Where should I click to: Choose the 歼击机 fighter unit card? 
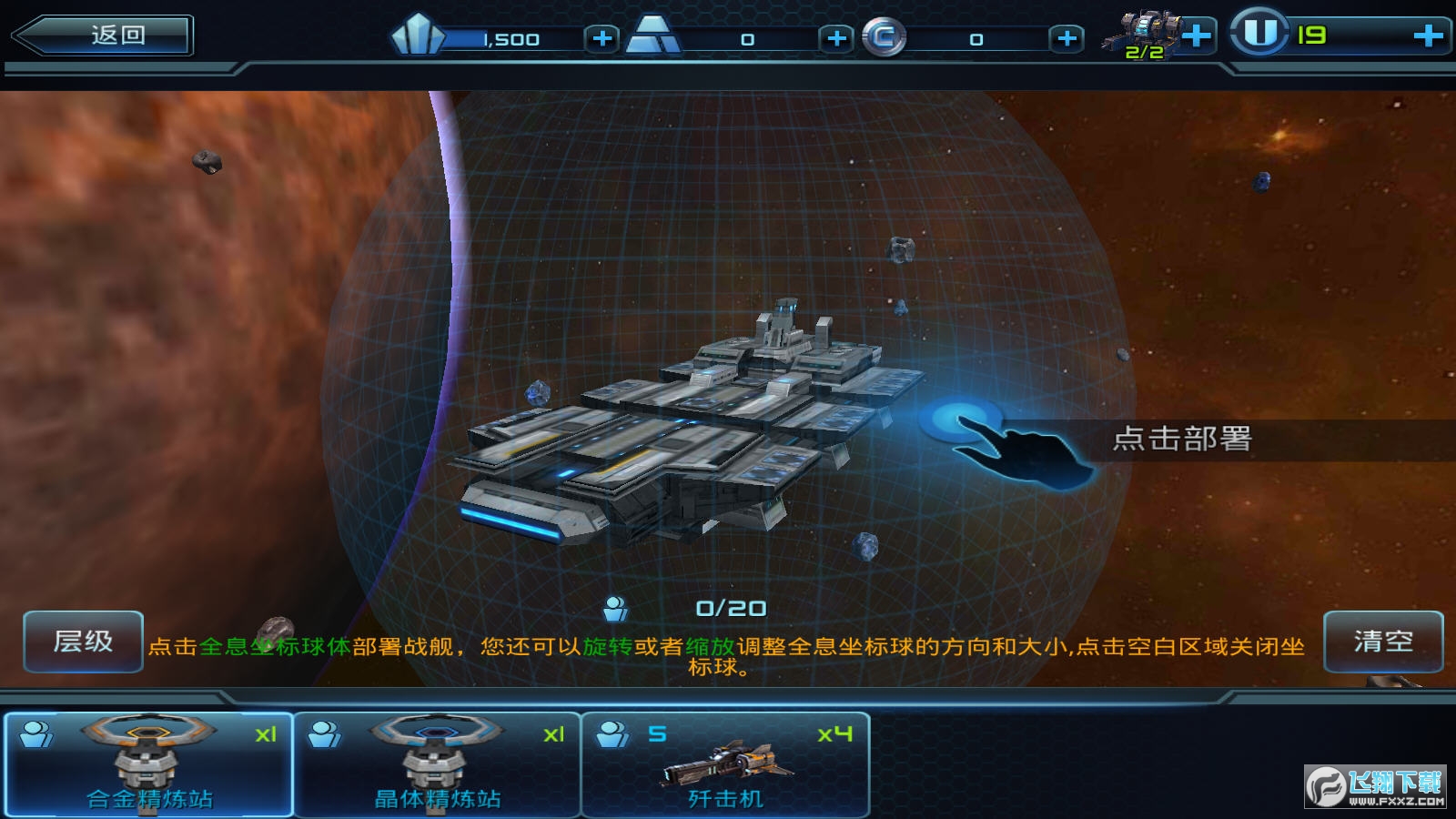(x=725, y=765)
